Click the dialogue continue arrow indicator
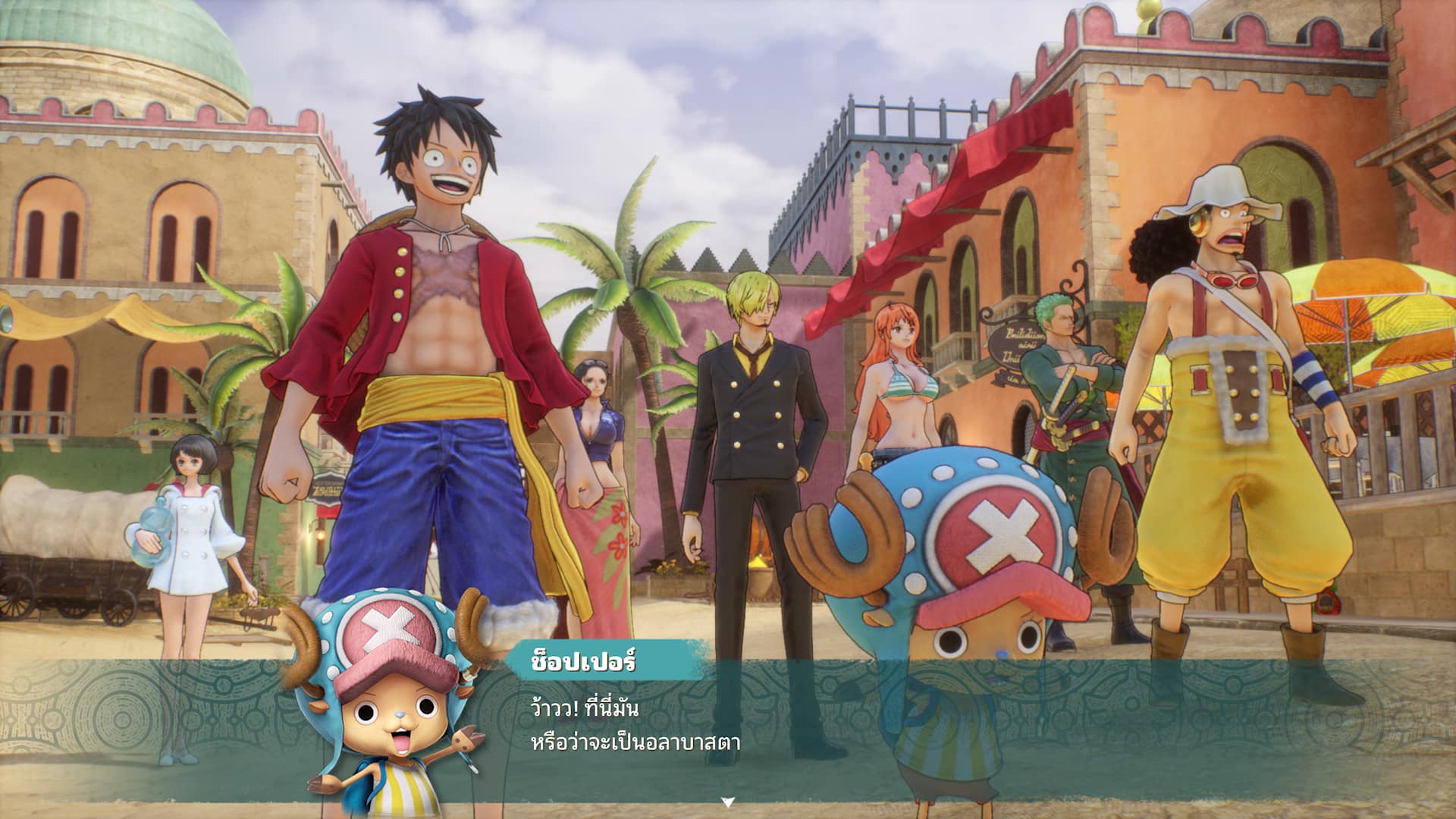Image resolution: width=1456 pixels, height=819 pixels. [727, 802]
